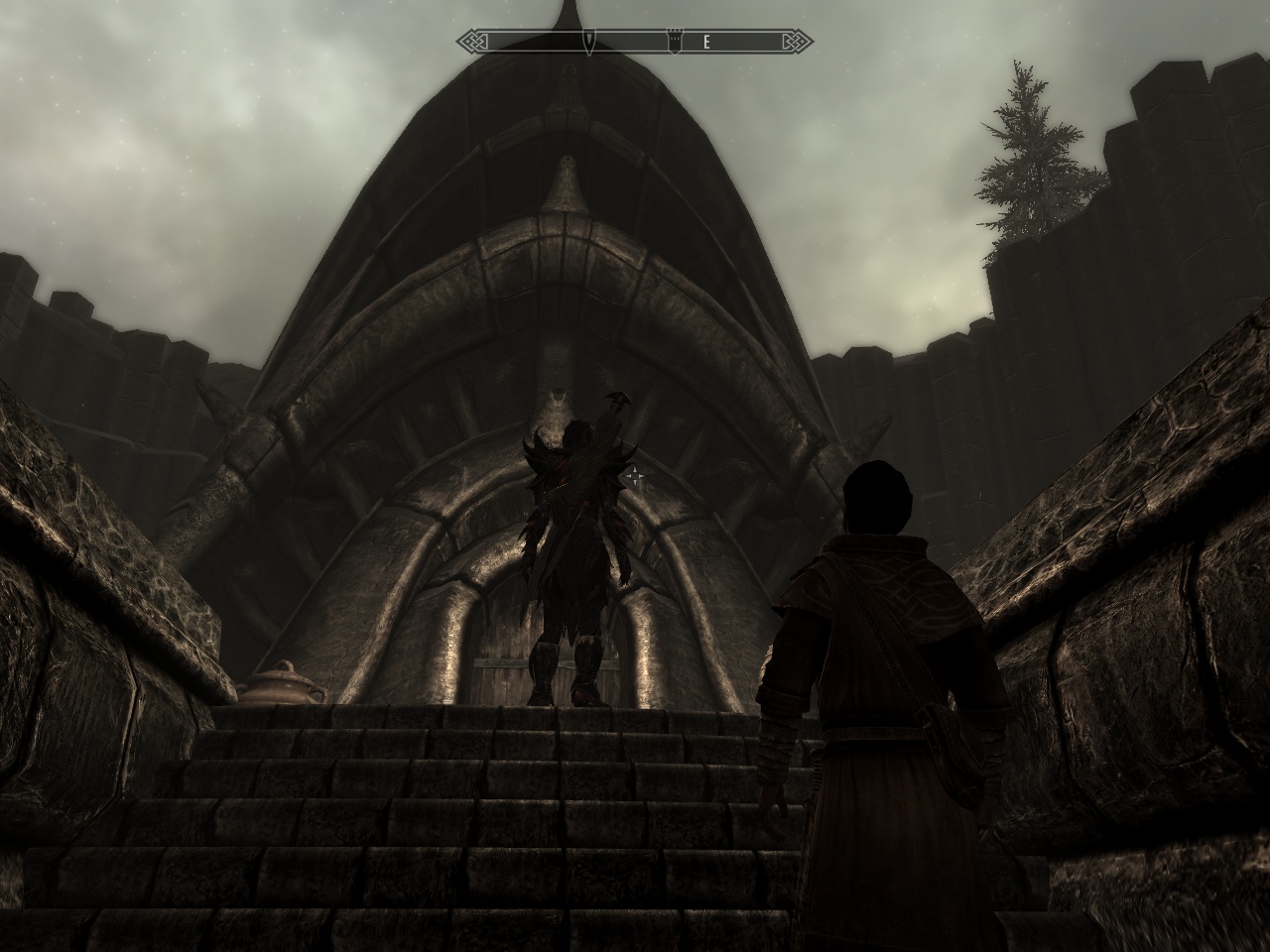Click the East letter on the compass bar
This screenshot has height=952, width=1270.
706,42
